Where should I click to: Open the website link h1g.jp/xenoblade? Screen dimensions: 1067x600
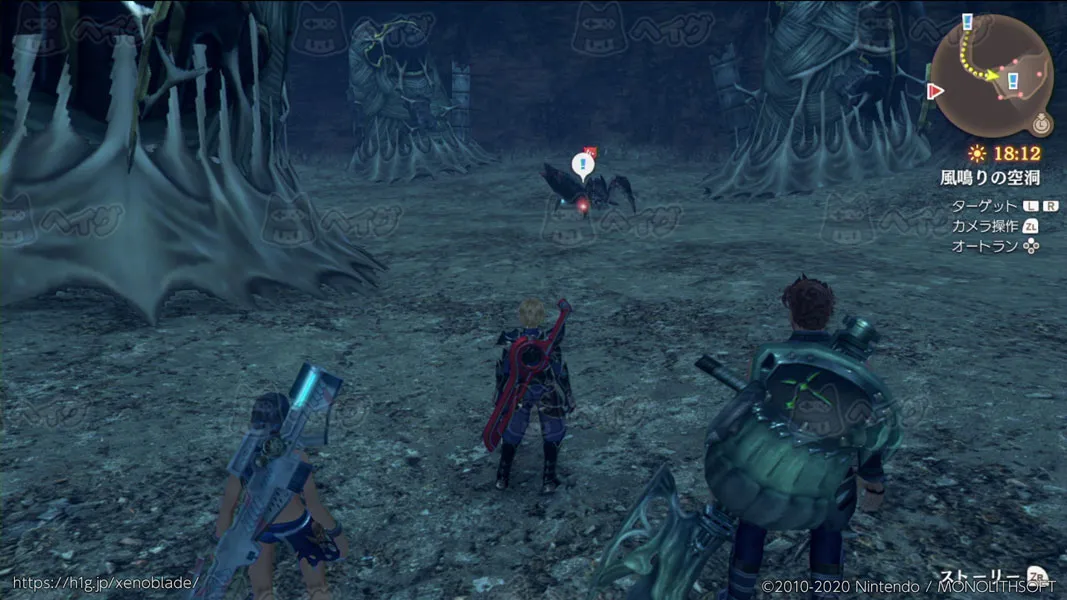click(x=105, y=582)
